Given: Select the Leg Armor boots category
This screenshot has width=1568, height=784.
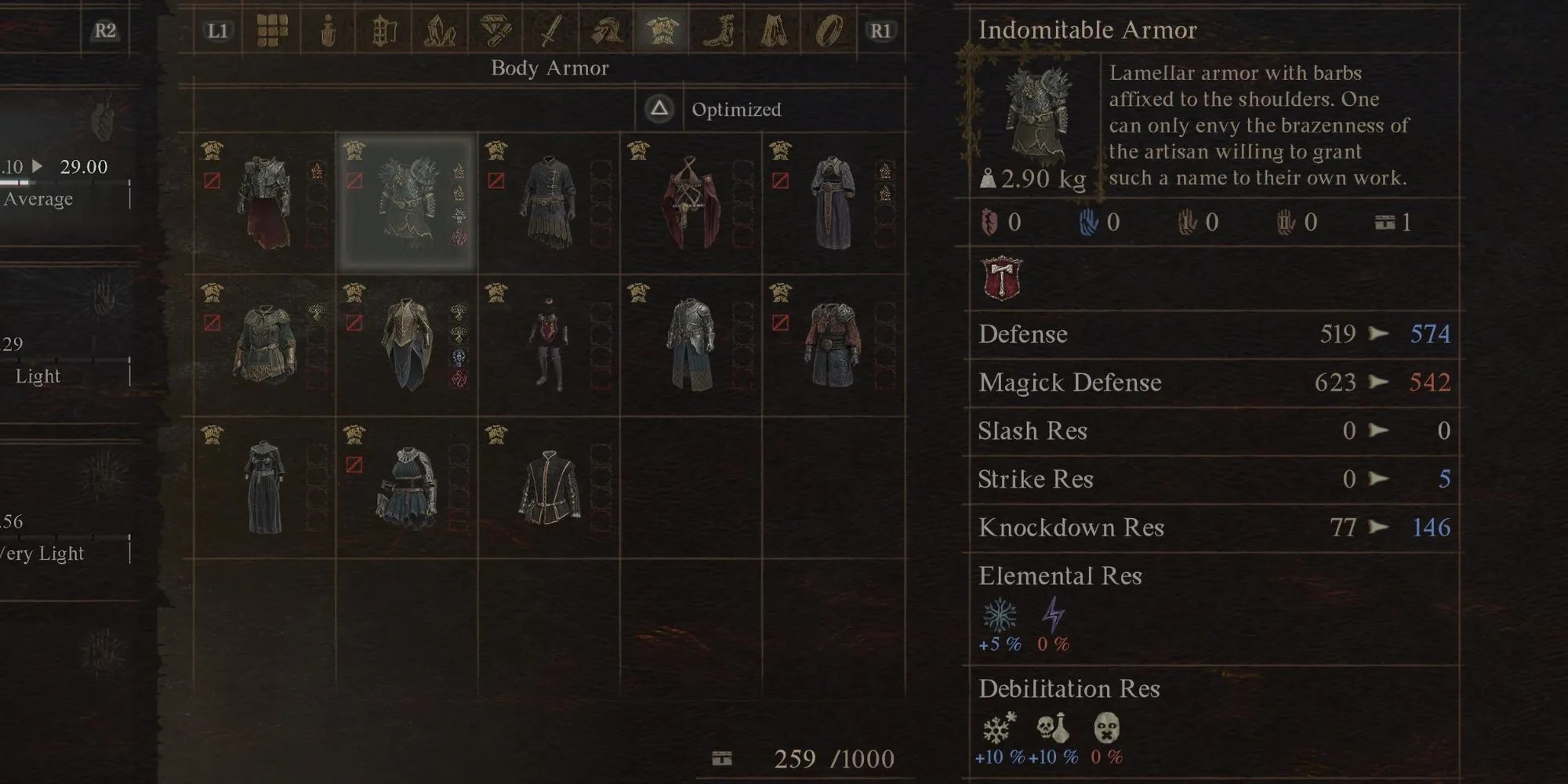Looking at the screenshot, I should 720,30.
